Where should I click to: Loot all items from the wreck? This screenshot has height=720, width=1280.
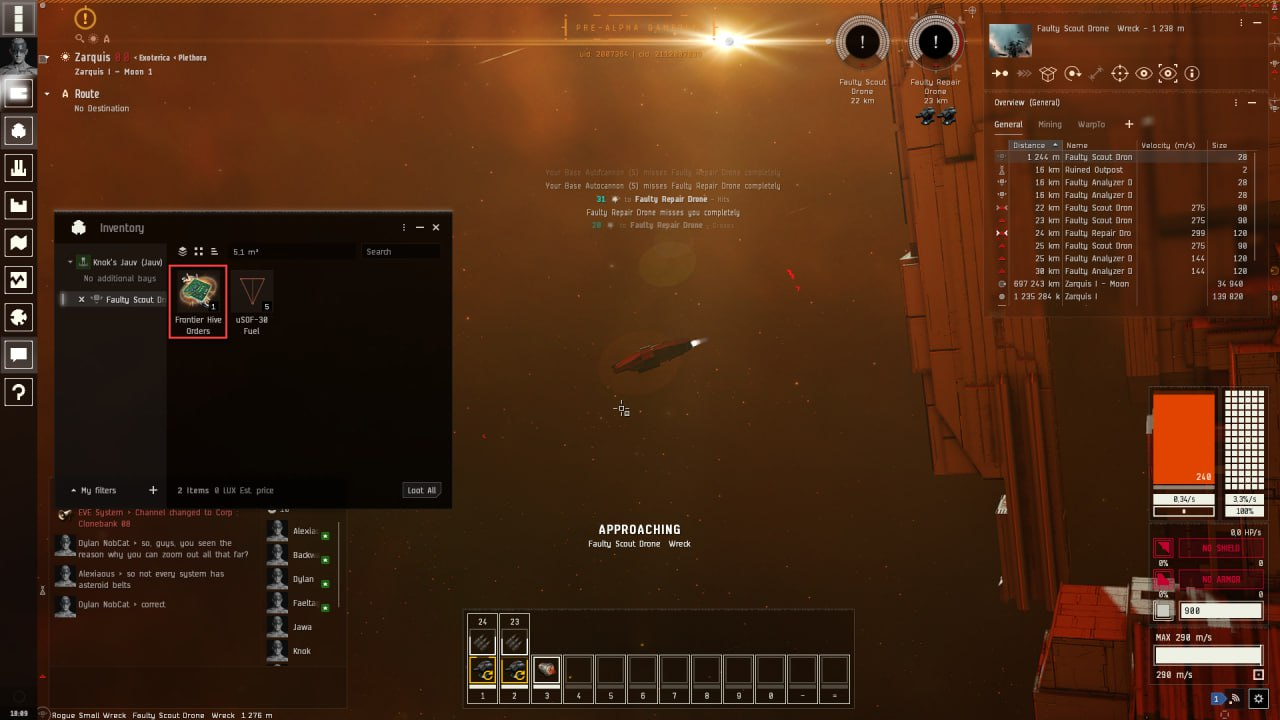[422, 490]
